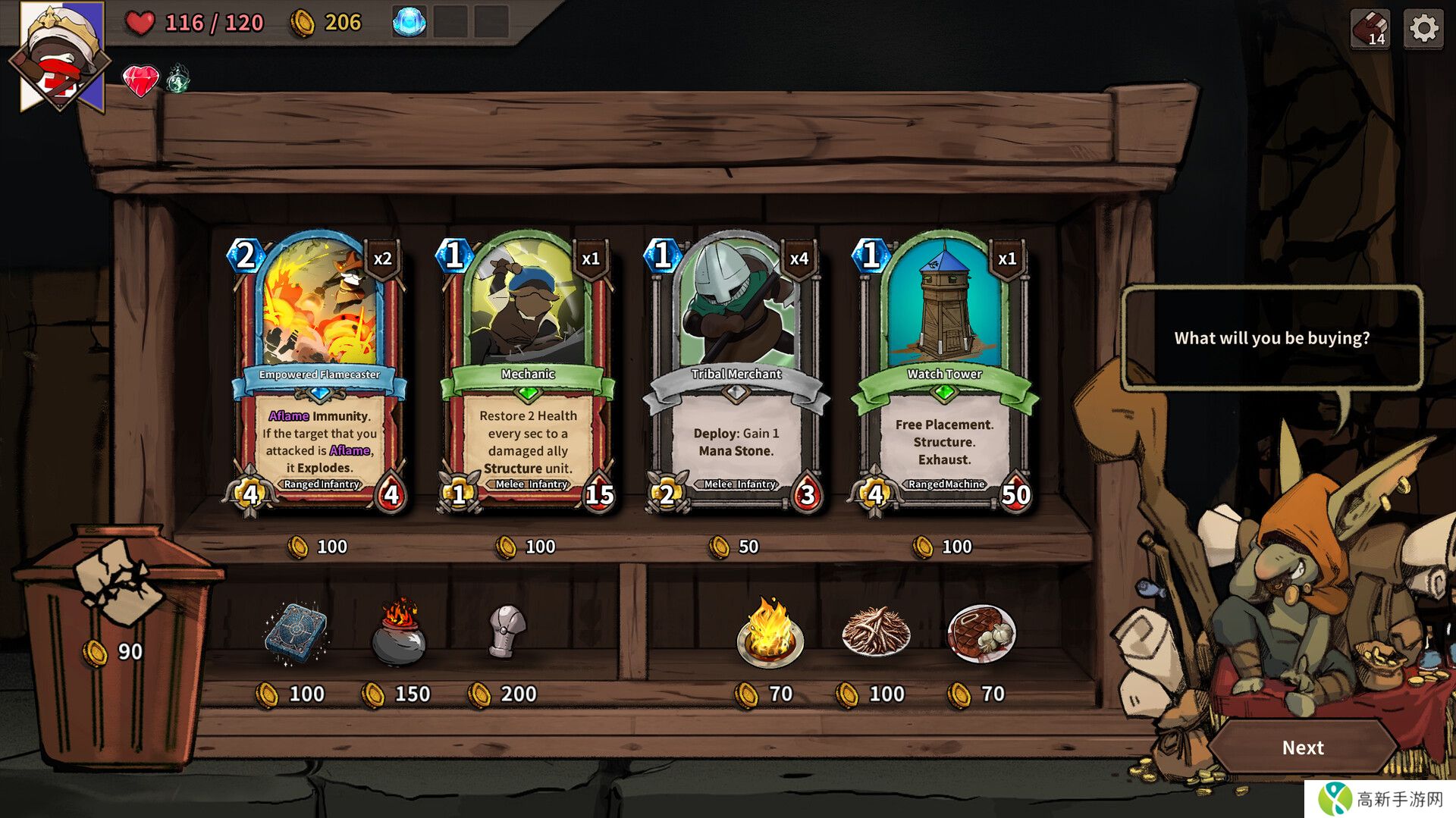Purchase the steak dish

click(x=981, y=633)
